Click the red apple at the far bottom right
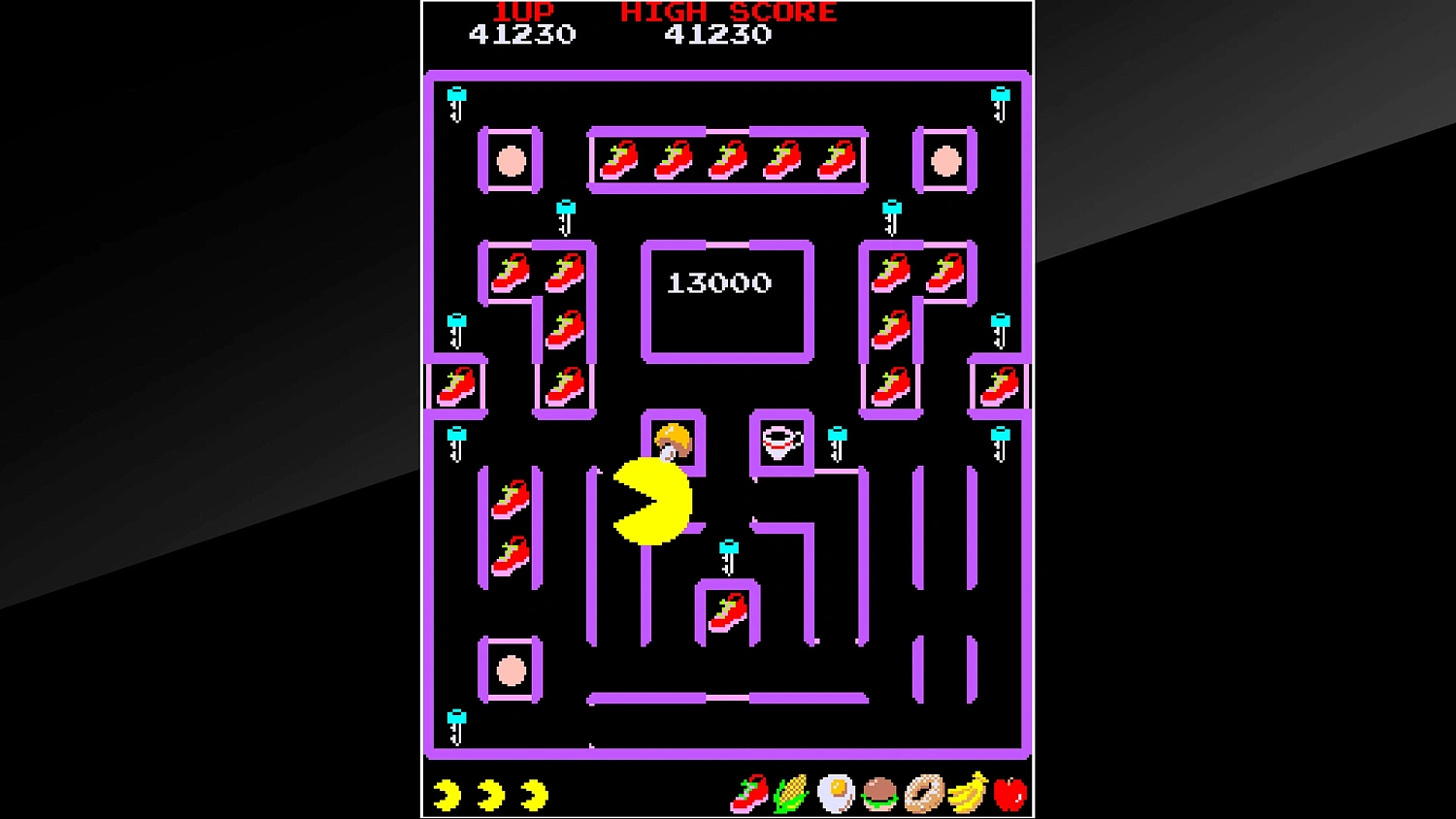The image size is (1456, 819). 1009,794
